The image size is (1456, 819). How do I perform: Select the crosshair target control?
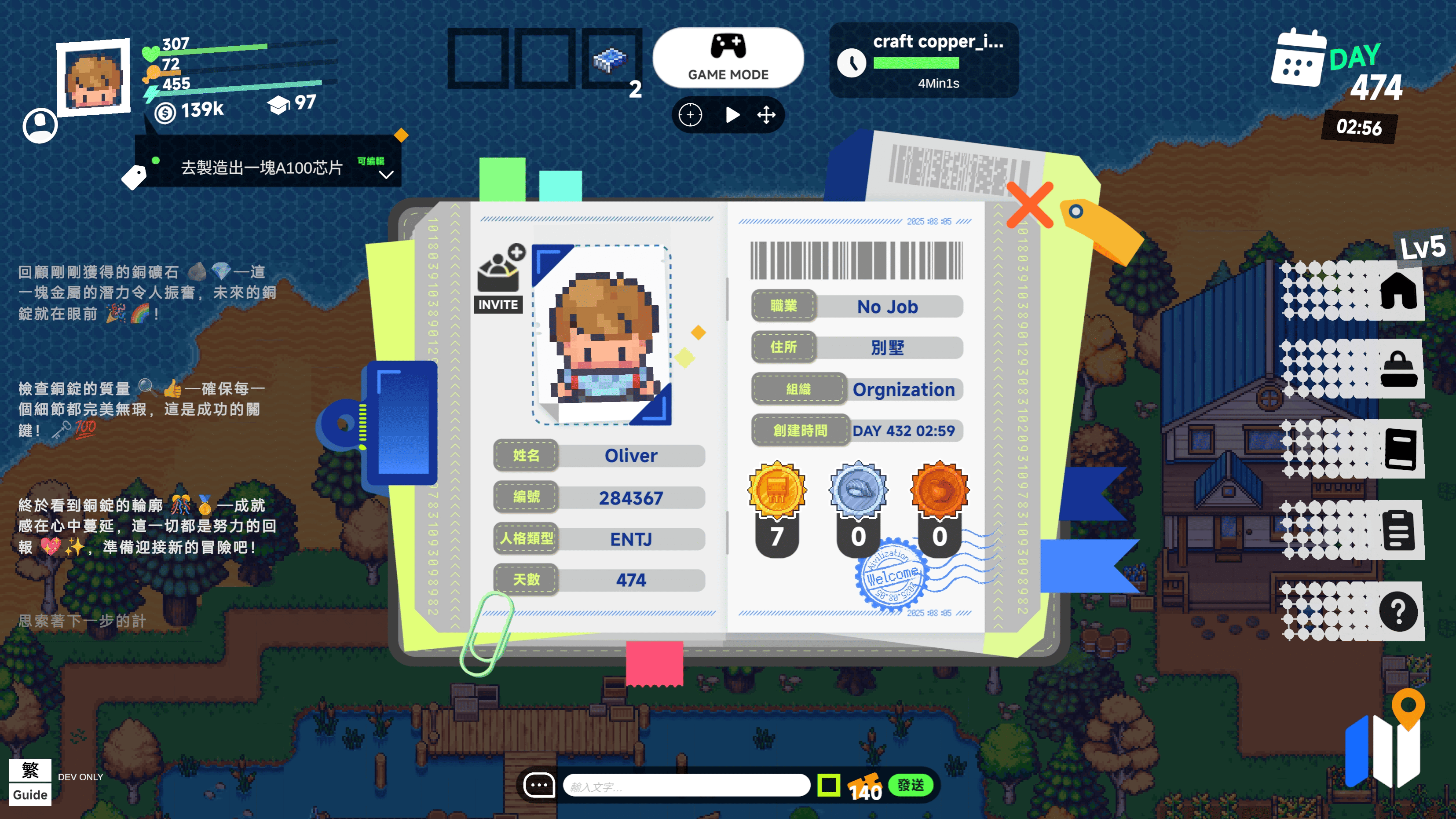690,115
